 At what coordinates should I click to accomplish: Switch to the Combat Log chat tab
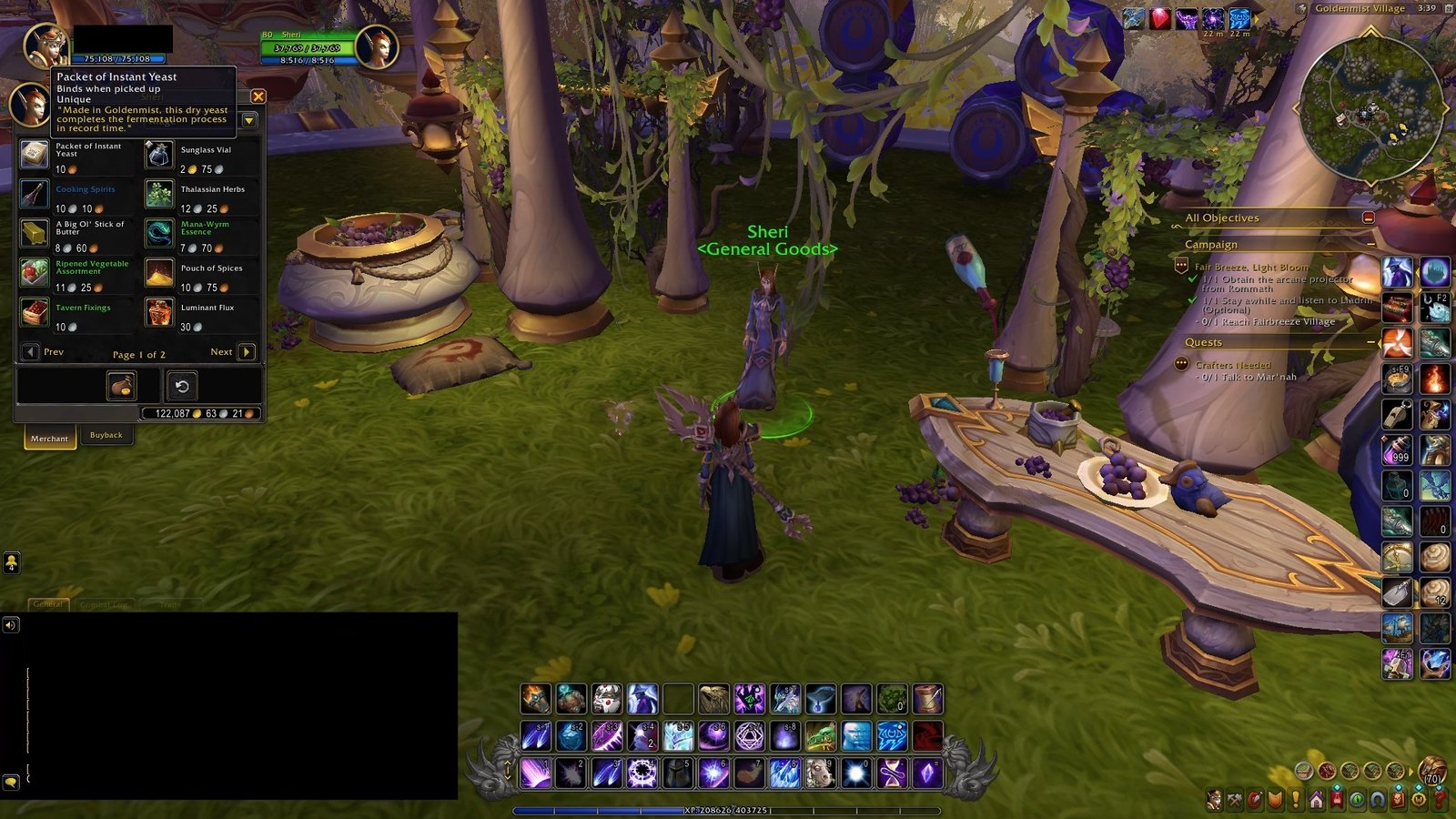coord(105,604)
